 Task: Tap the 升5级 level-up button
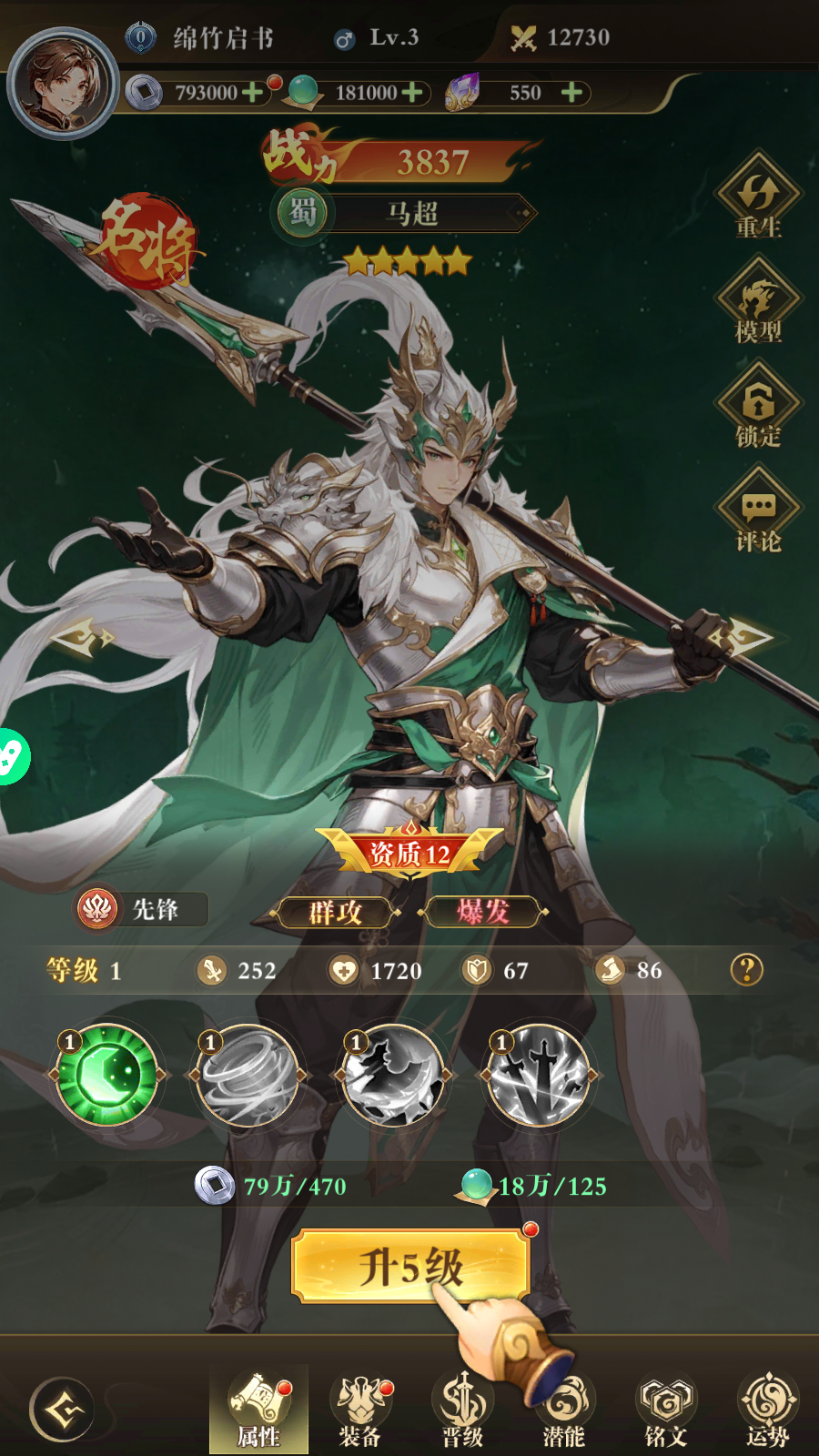point(409,1265)
